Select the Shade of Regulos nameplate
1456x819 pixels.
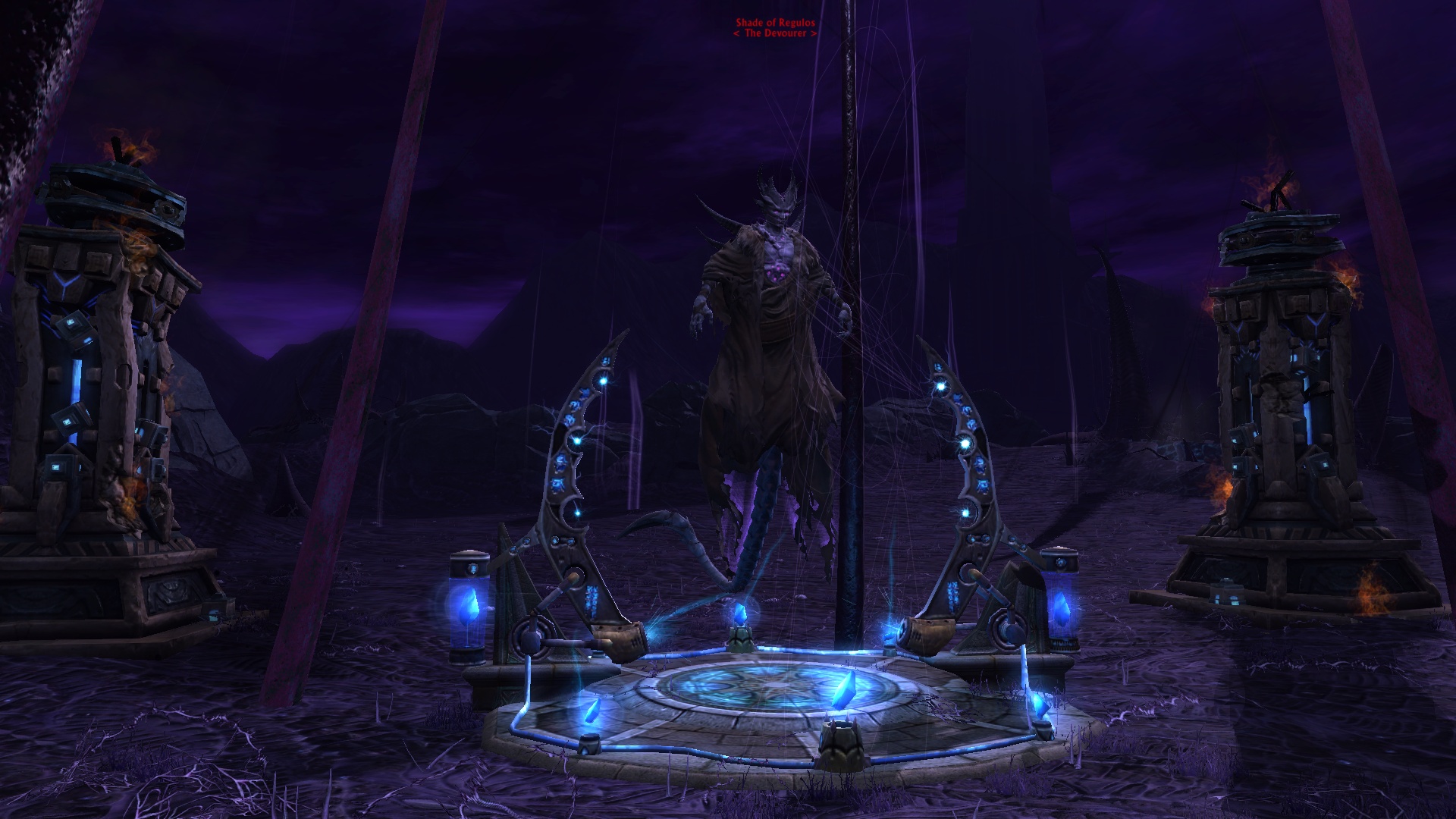pos(775,24)
